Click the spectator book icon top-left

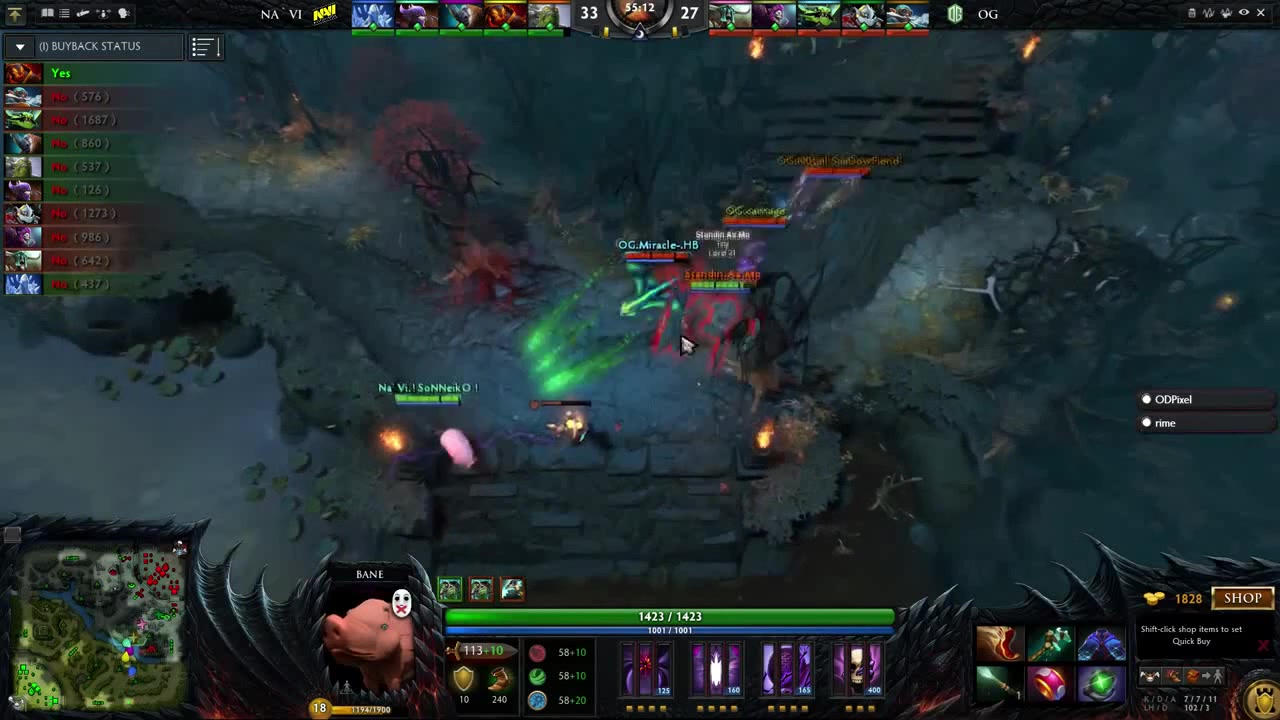pyautogui.click(x=46, y=13)
